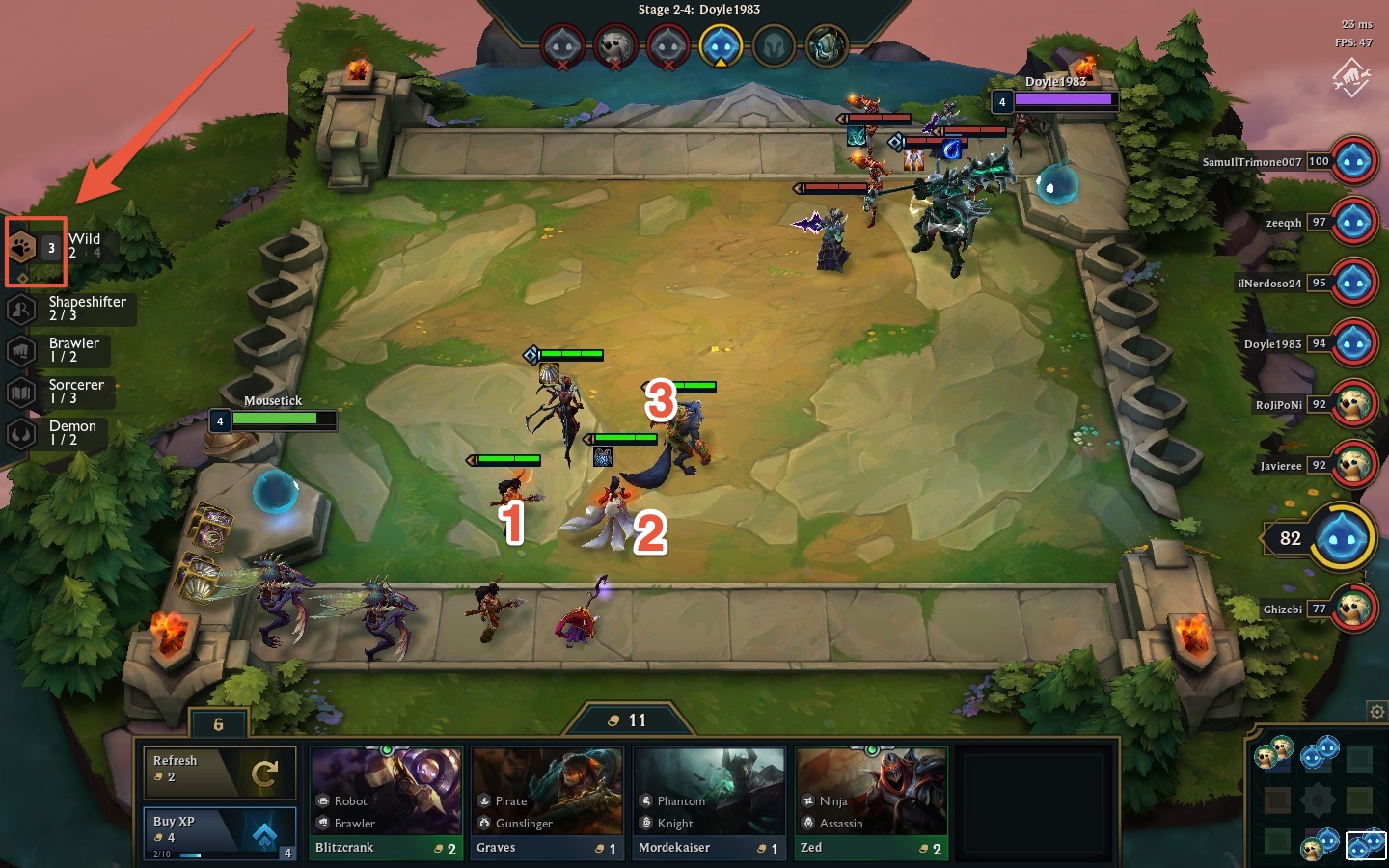Choose Doyle1983 in the player list
The image size is (1389, 868).
(x=1353, y=344)
